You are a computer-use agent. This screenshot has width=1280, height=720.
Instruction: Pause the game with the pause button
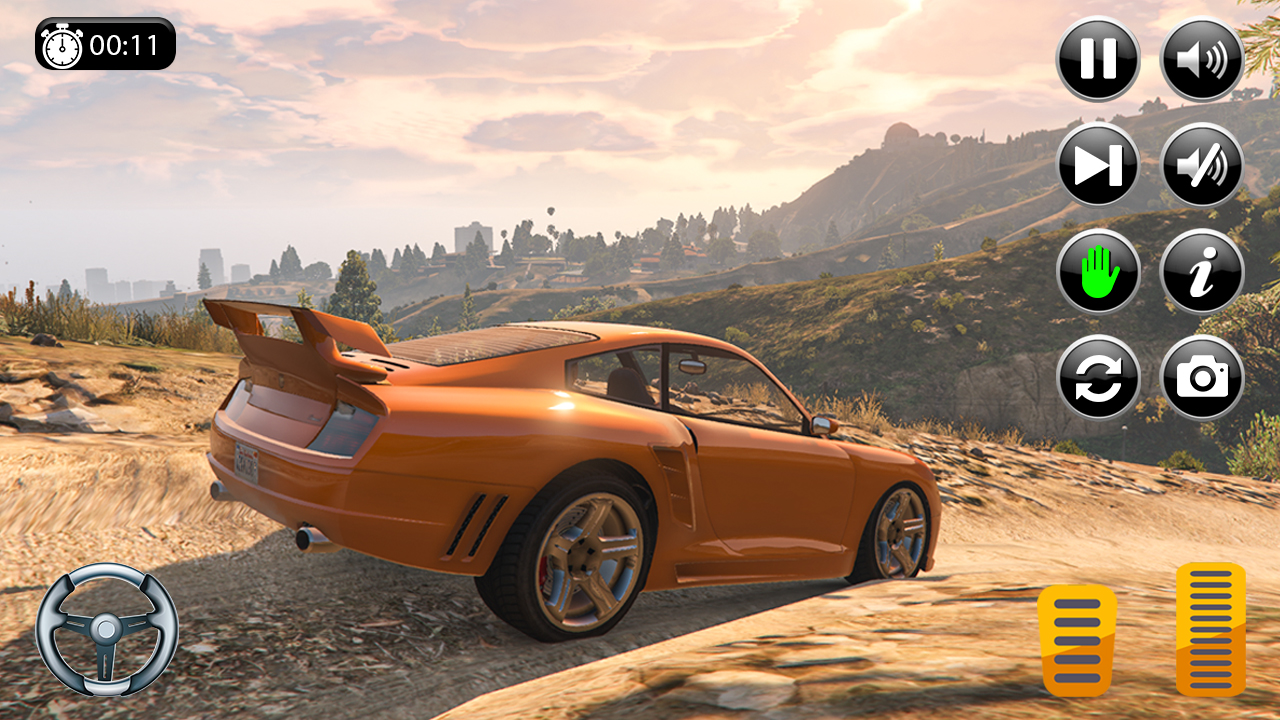coord(1098,59)
